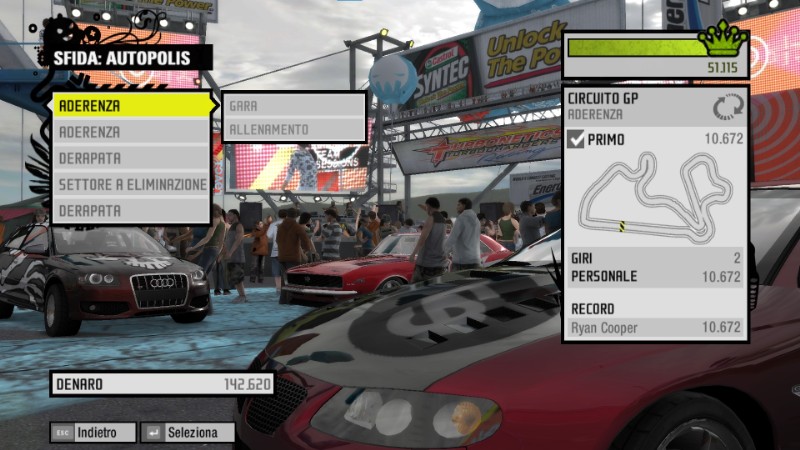Viewport: 800px width, 450px height.
Task: Go back with the Indietro button
Action: [x=92, y=433]
